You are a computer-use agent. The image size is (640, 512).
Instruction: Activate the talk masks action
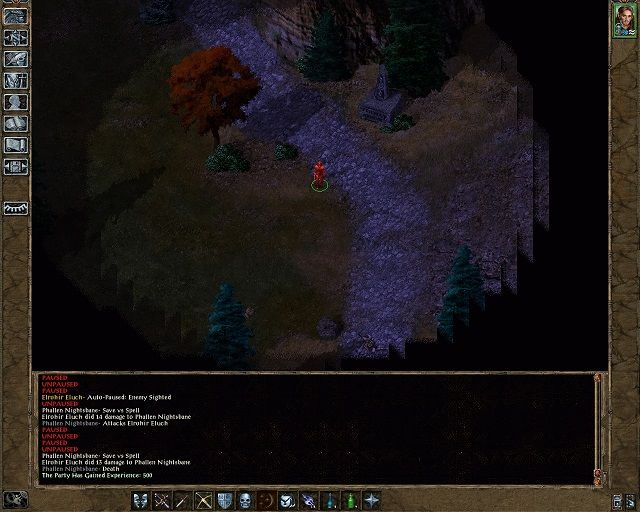click(x=141, y=499)
